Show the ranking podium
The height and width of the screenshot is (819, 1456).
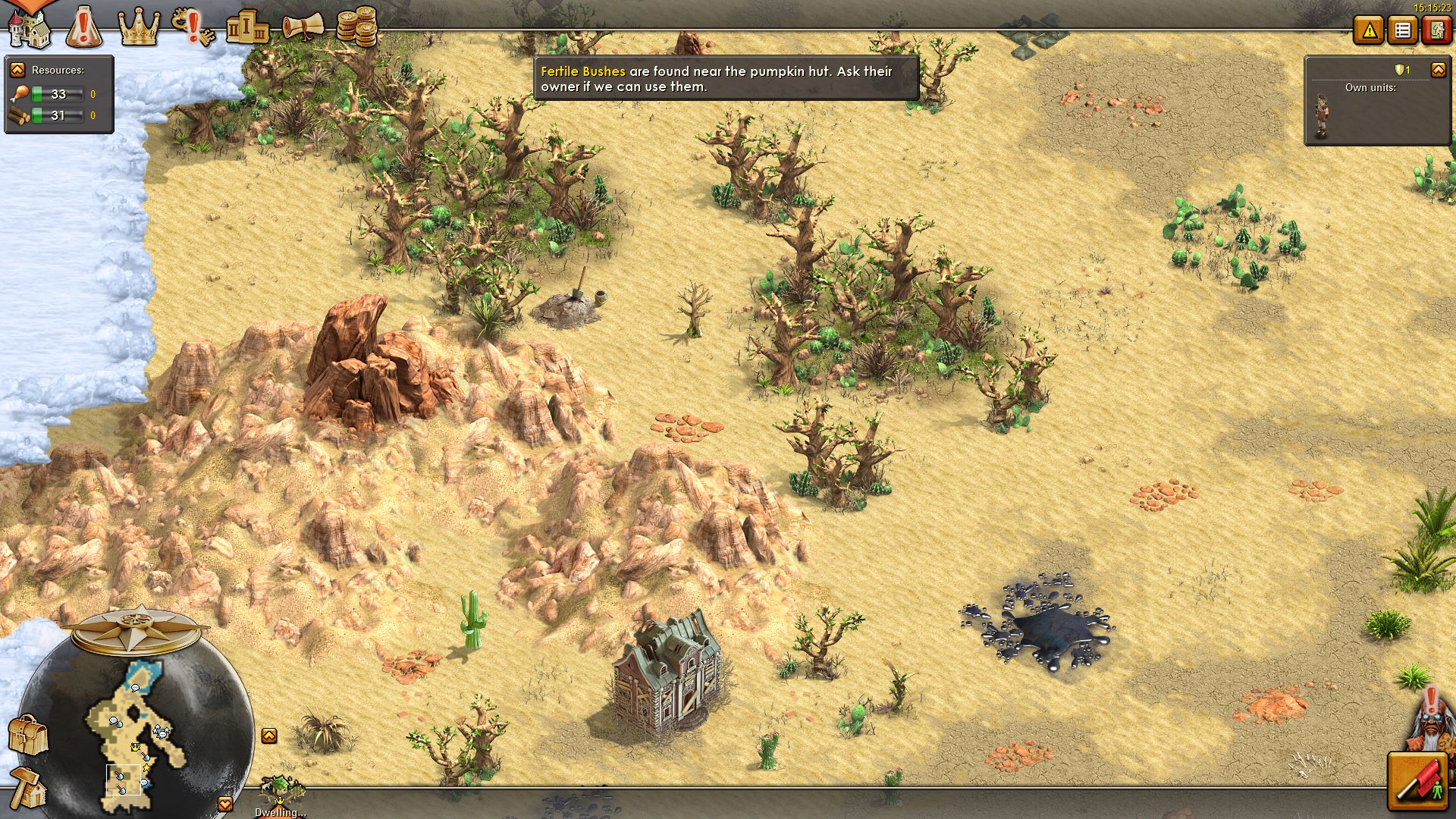(247, 27)
